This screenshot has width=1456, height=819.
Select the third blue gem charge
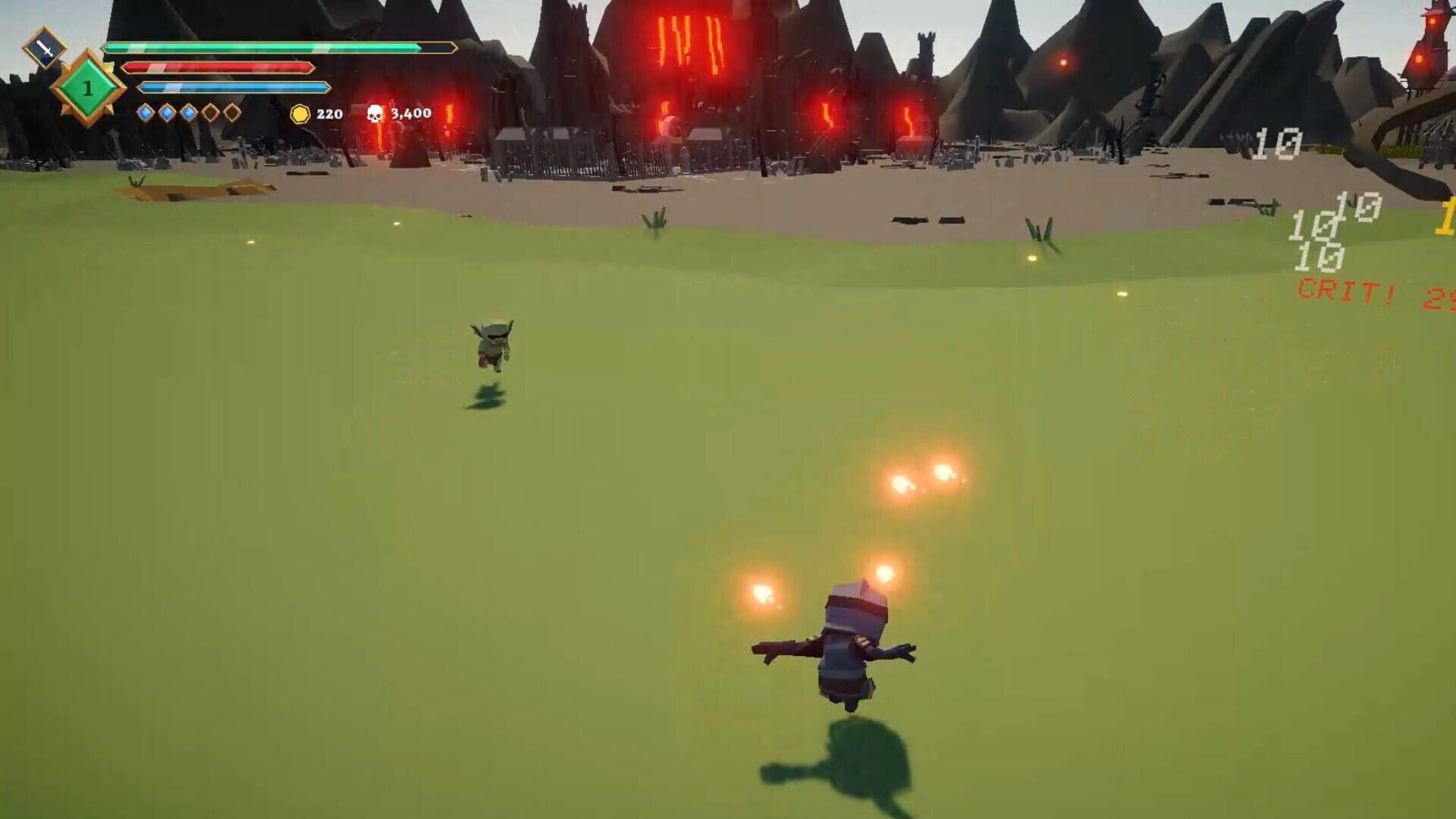(188, 114)
